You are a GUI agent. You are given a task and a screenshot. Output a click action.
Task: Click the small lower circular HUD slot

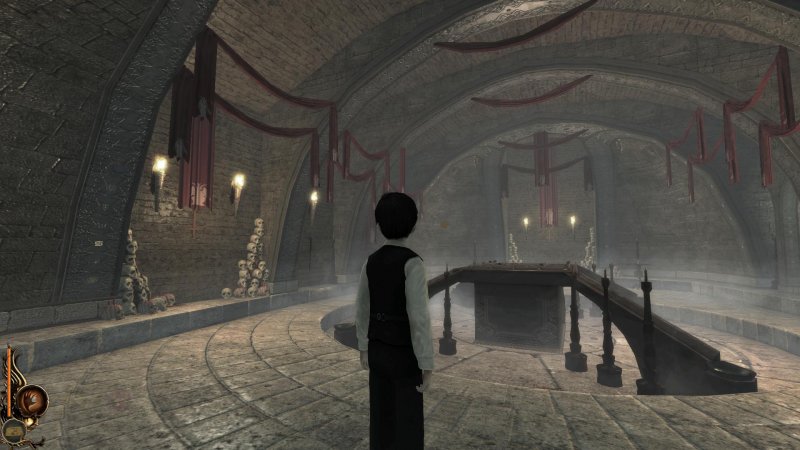click(x=13, y=430)
